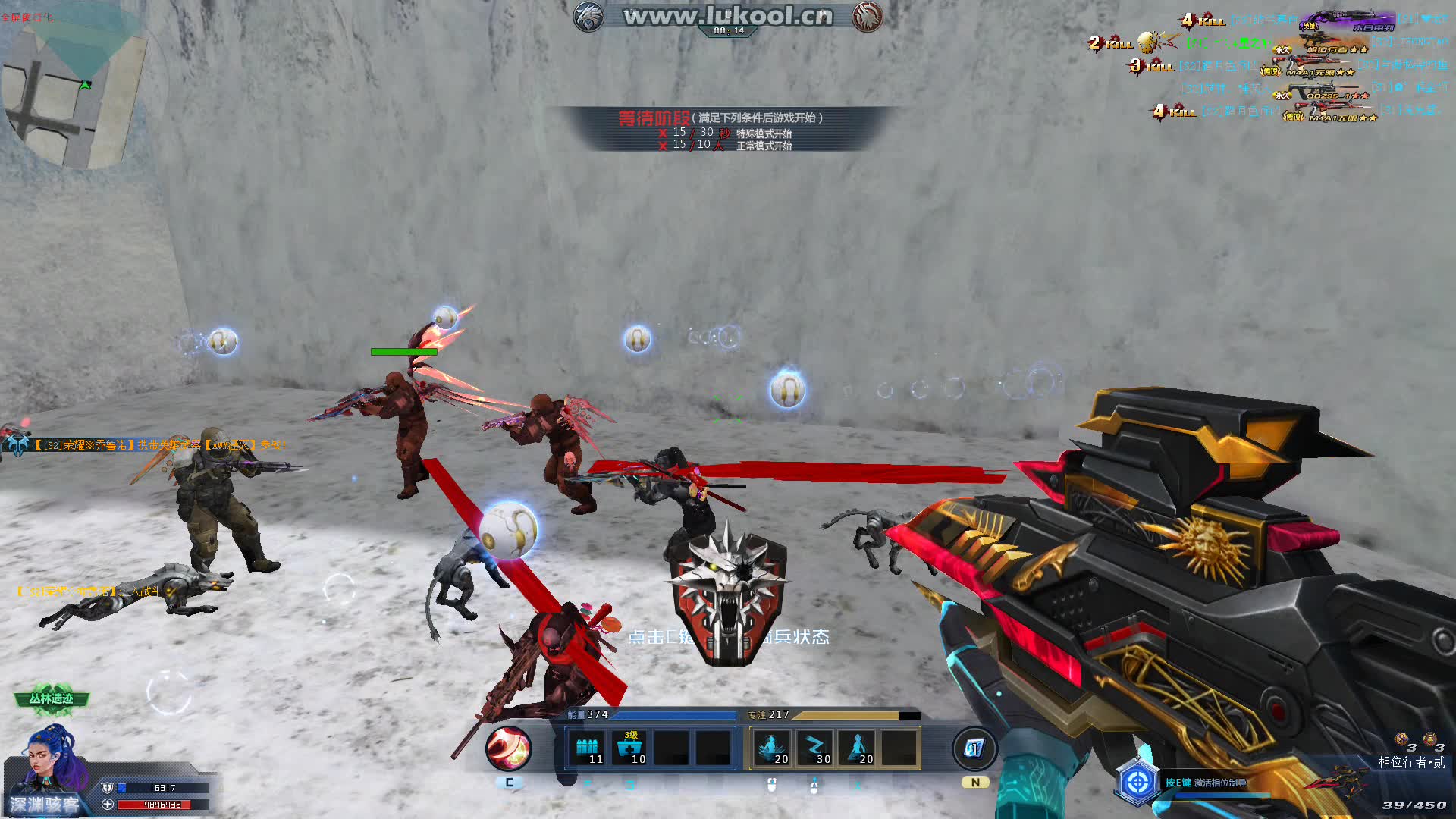The width and height of the screenshot is (1456, 819).
Task: Activate the kneeling figure skill costing 20
Action: (x=858, y=748)
